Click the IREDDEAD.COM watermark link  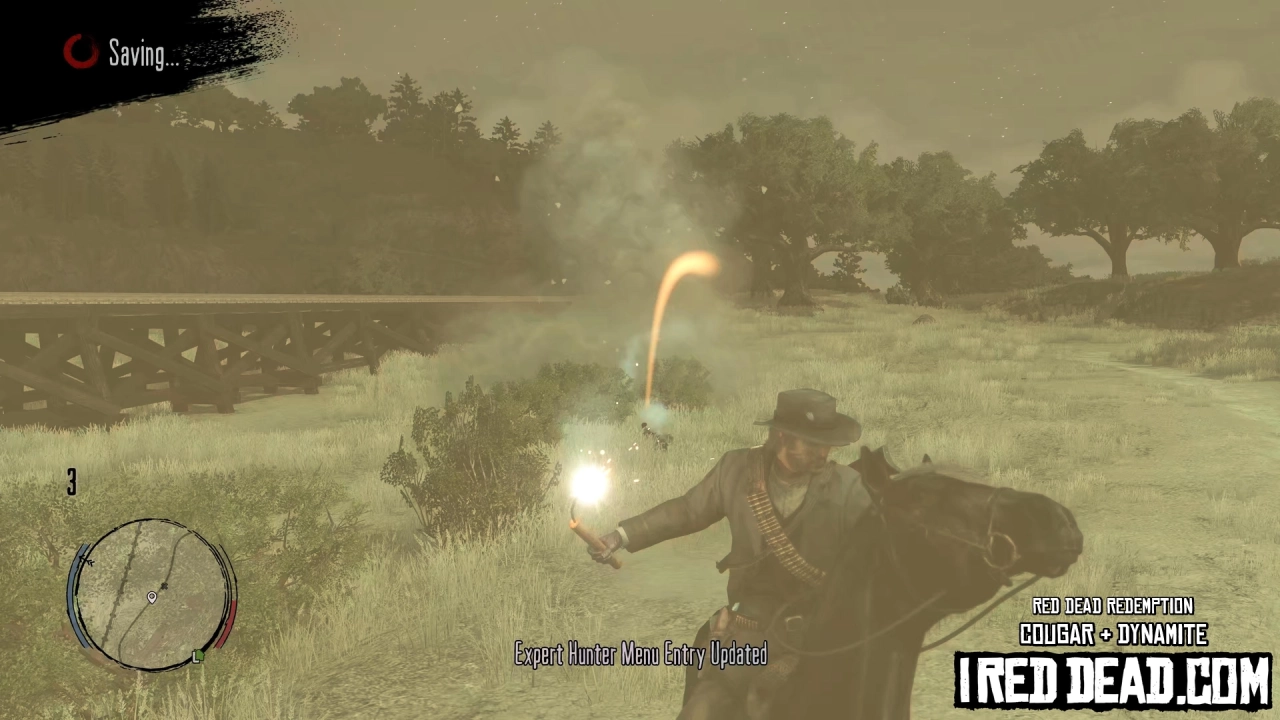click(1113, 678)
